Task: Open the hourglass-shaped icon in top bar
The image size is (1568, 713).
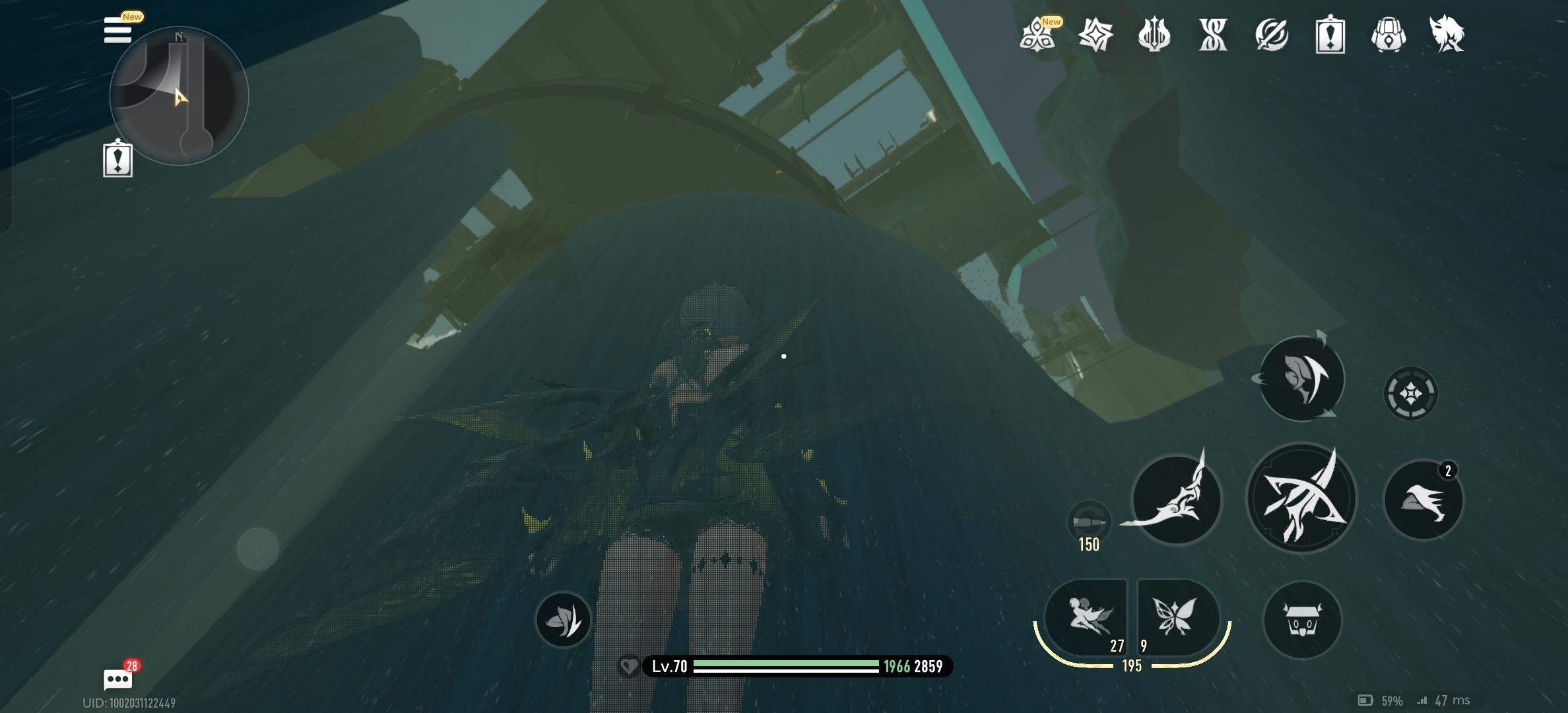Action: (x=1213, y=34)
